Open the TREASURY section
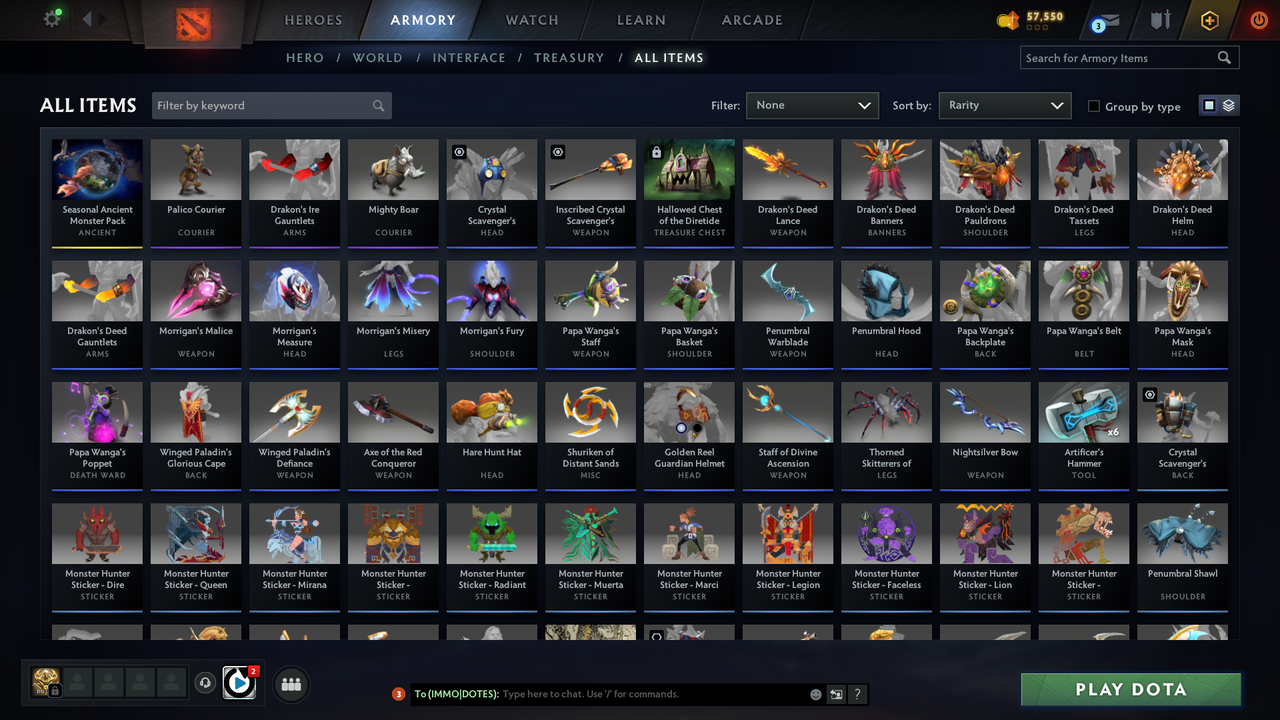Image resolution: width=1280 pixels, height=720 pixels. tap(569, 57)
